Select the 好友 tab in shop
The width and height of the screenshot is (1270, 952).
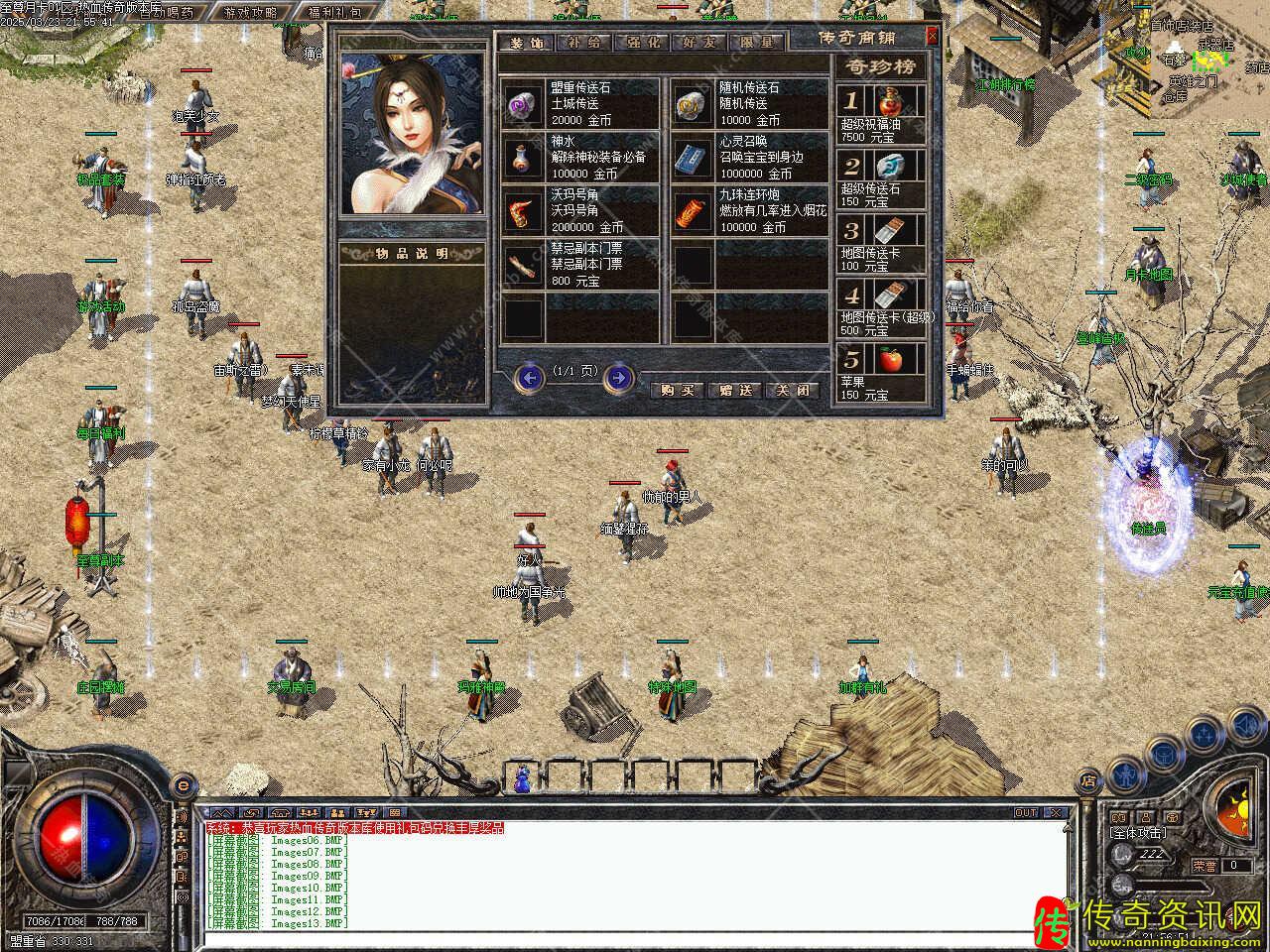point(698,43)
